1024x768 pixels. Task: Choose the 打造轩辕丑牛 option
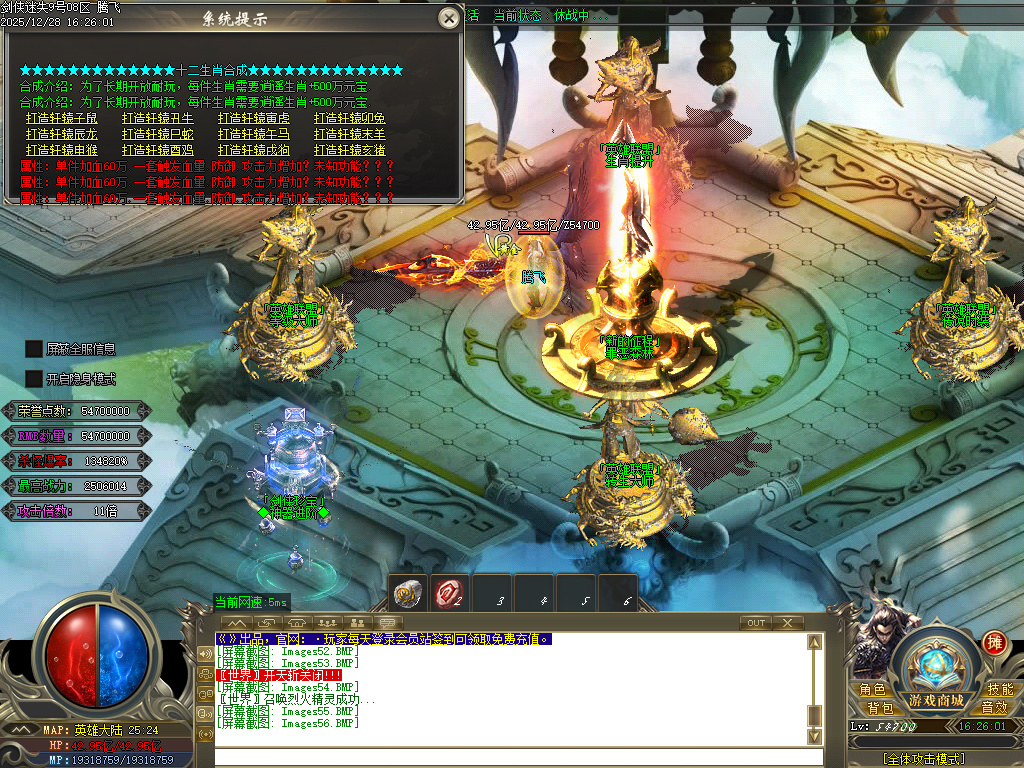pos(158,118)
